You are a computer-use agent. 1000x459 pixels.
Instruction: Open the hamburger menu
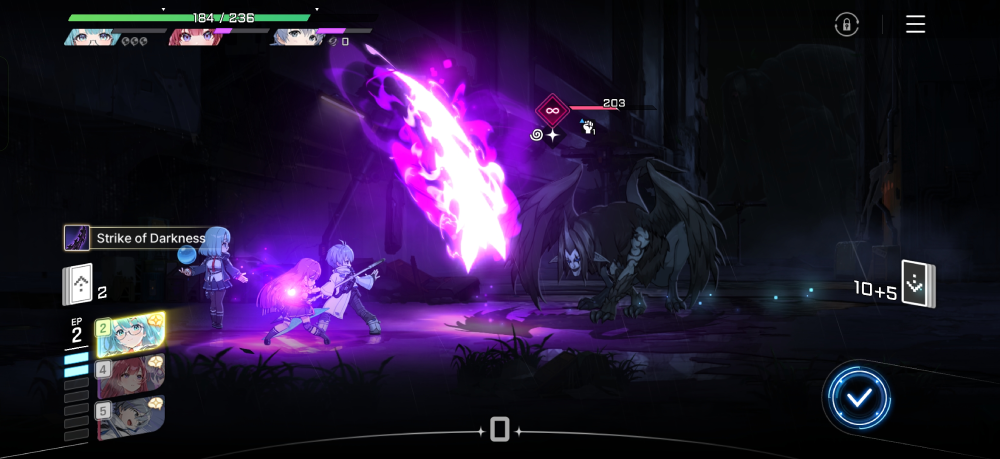pyautogui.click(x=915, y=25)
